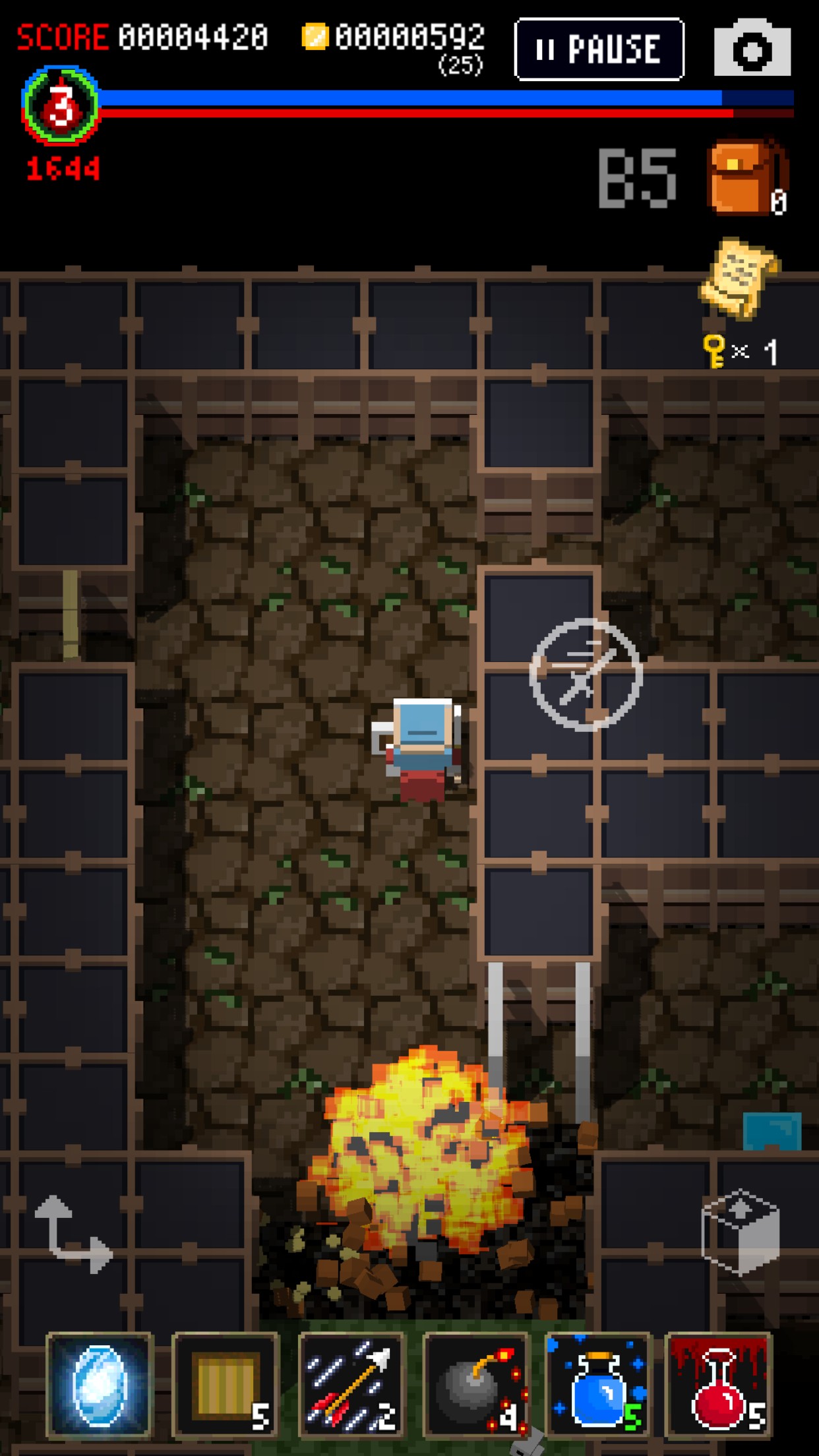819x1456 pixels.
Task: Drink the blue mana potion
Action: [x=599, y=1385]
